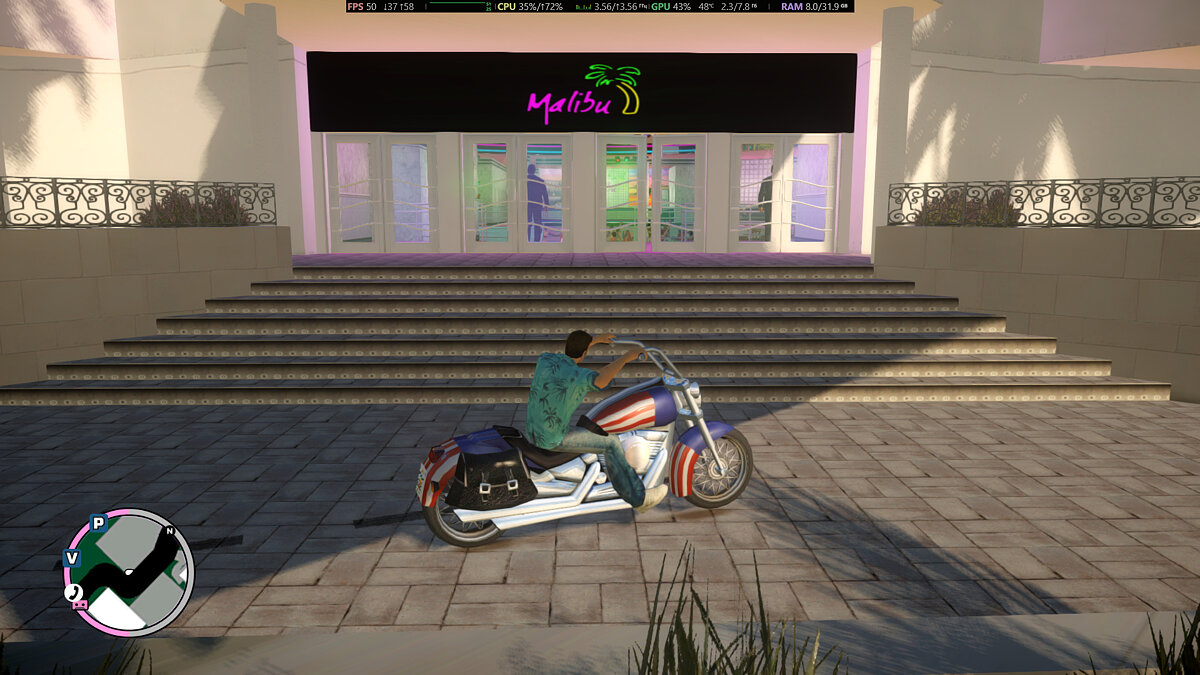Screen dimensions: 1200x675
Task: Choose the white phone blip on minimap
Action: pyautogui.click(x=72, y=592)
